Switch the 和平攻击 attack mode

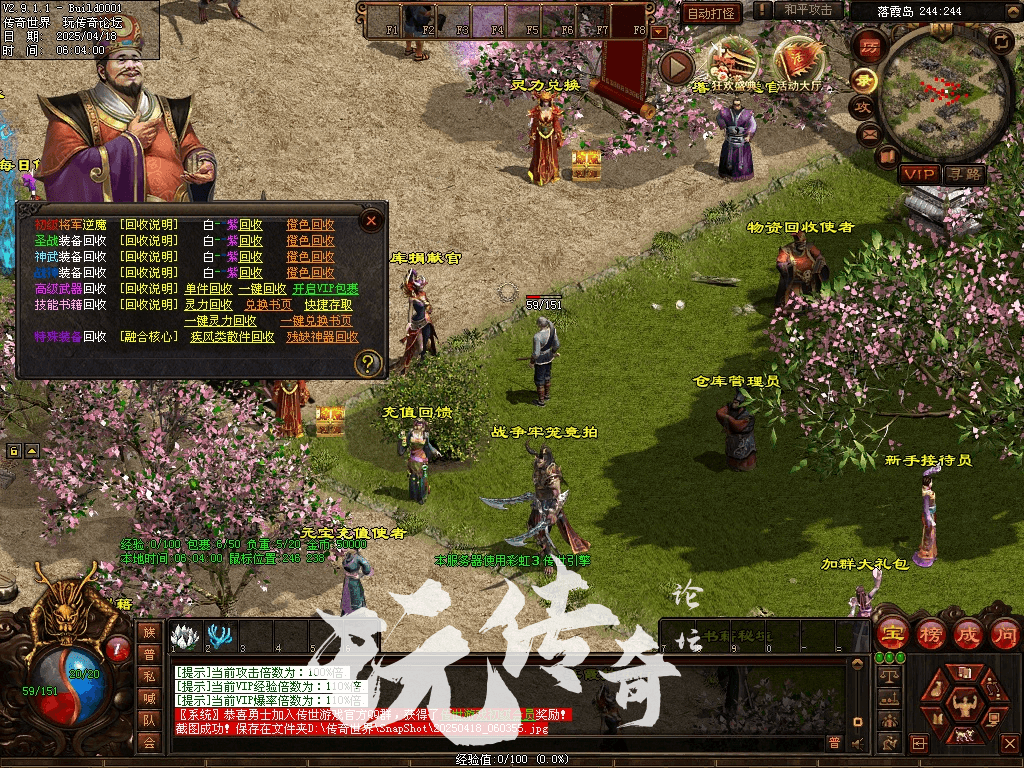(808, 10)
